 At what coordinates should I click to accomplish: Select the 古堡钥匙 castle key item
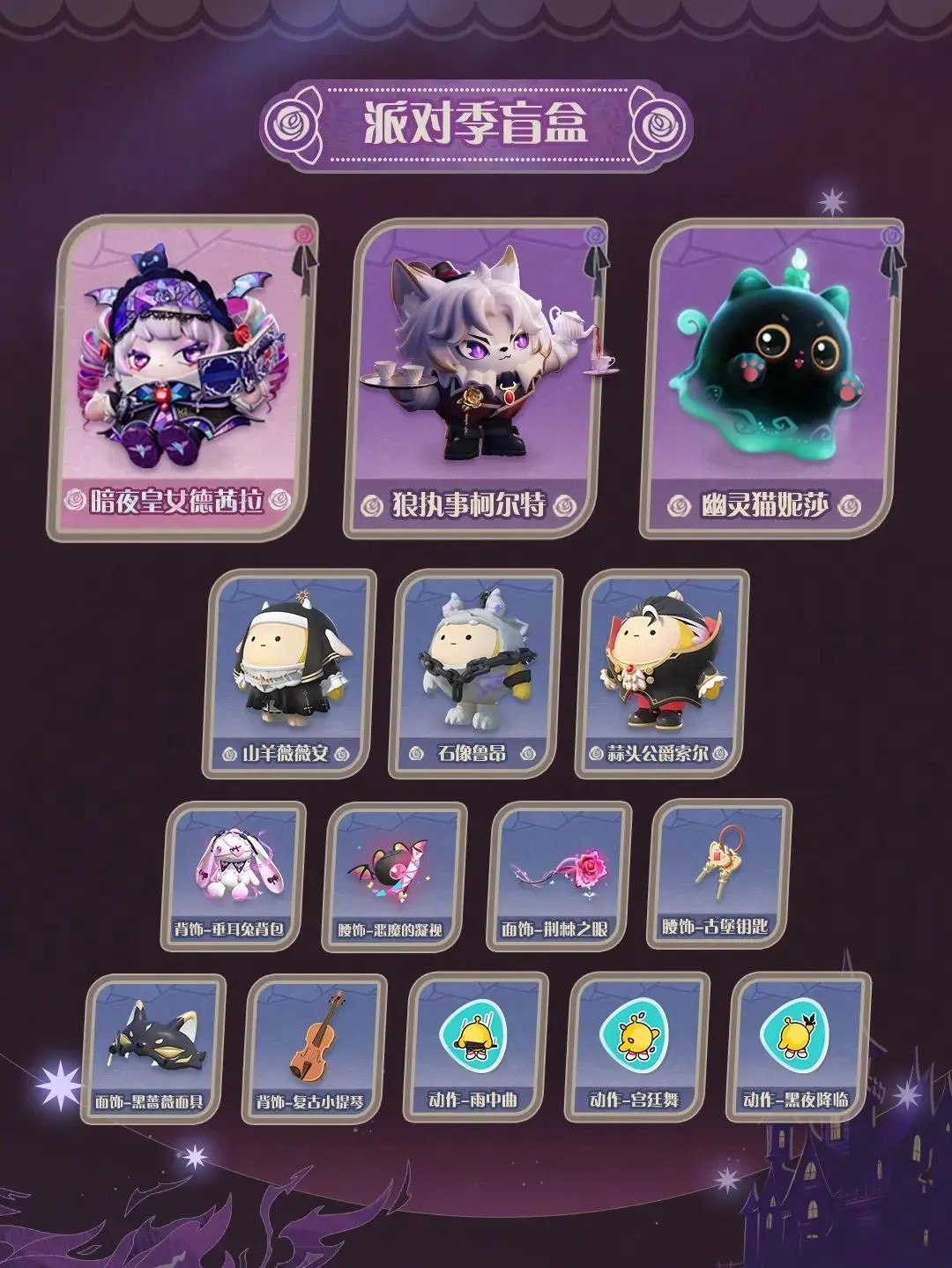click(719, 873)
